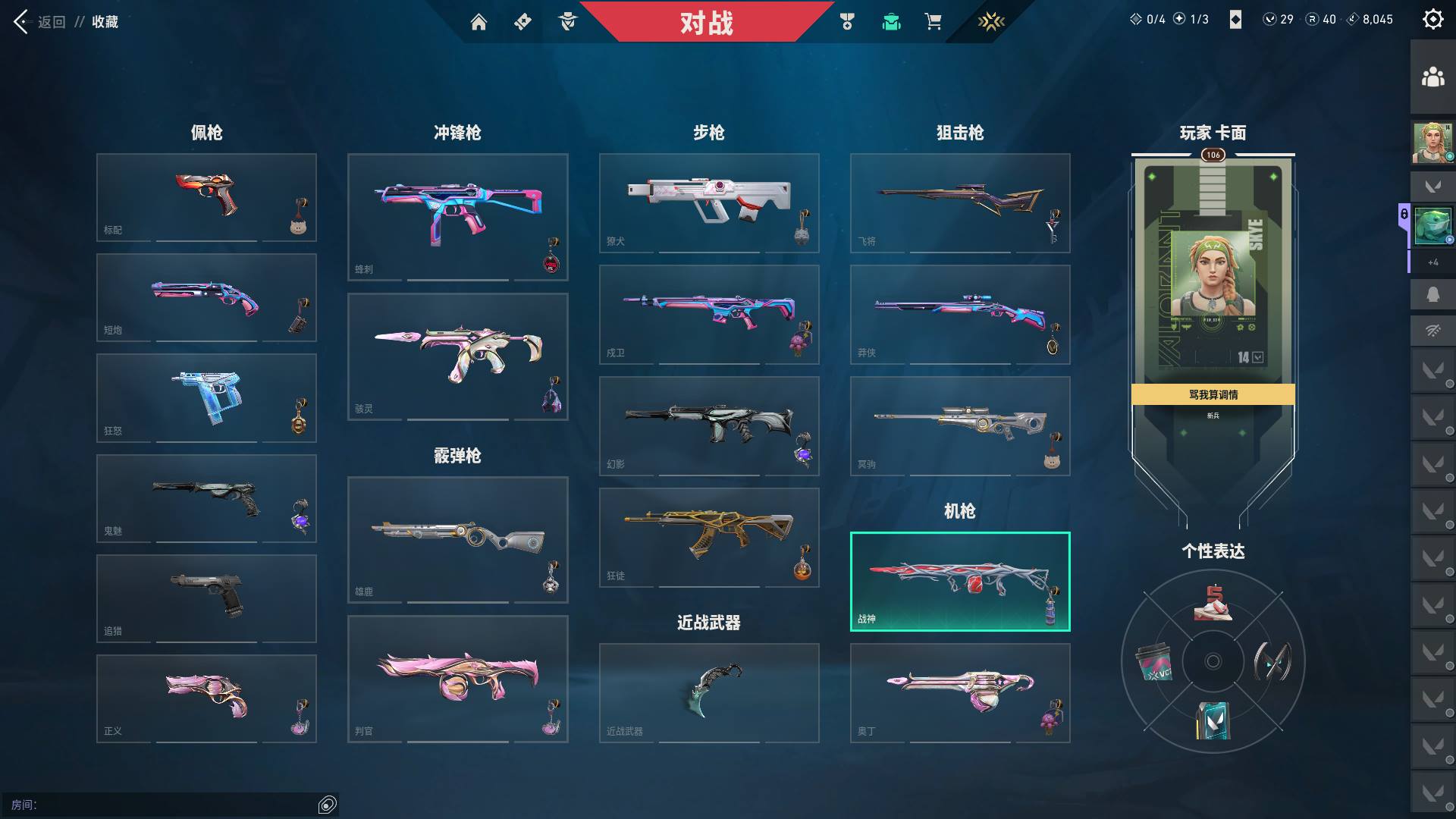Select the 战神 machine gun slot
Image resolution: width=1456 pixels, height=819 pixels.
pyautogui.click(x=960, y=582)
